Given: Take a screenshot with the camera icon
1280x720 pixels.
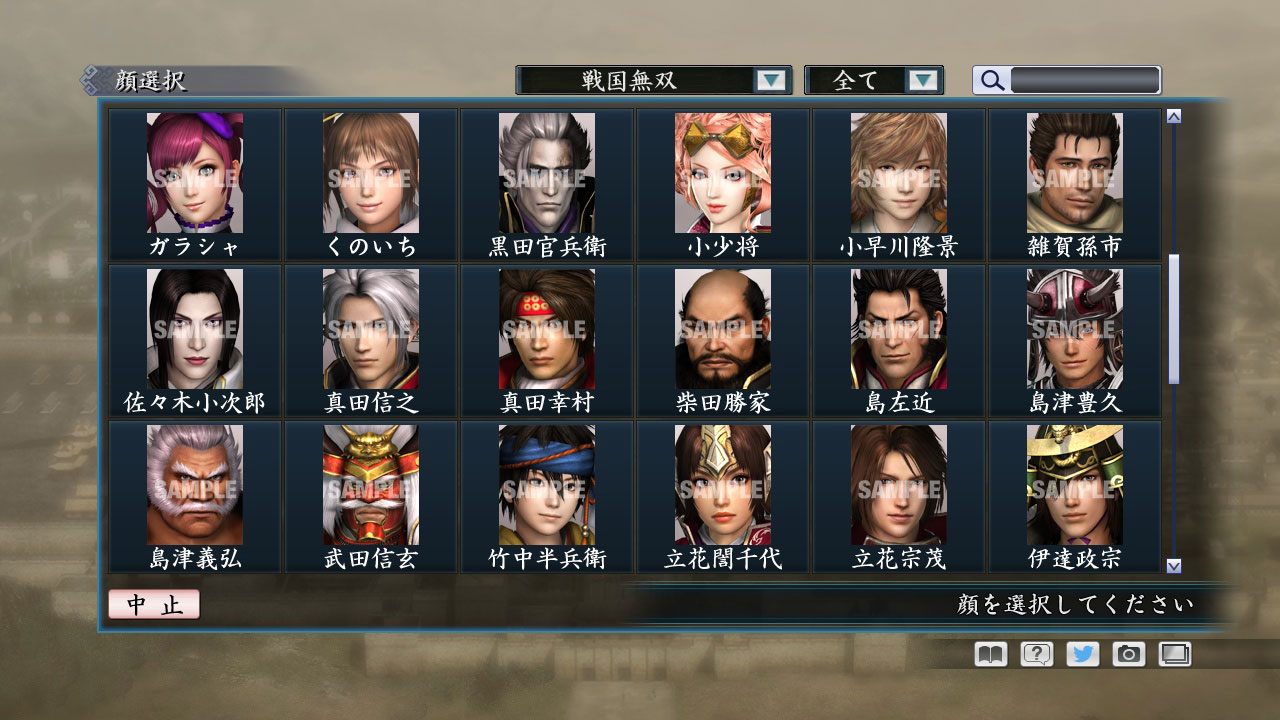Looking at the screenshot, I should (x=1127, y=654).
